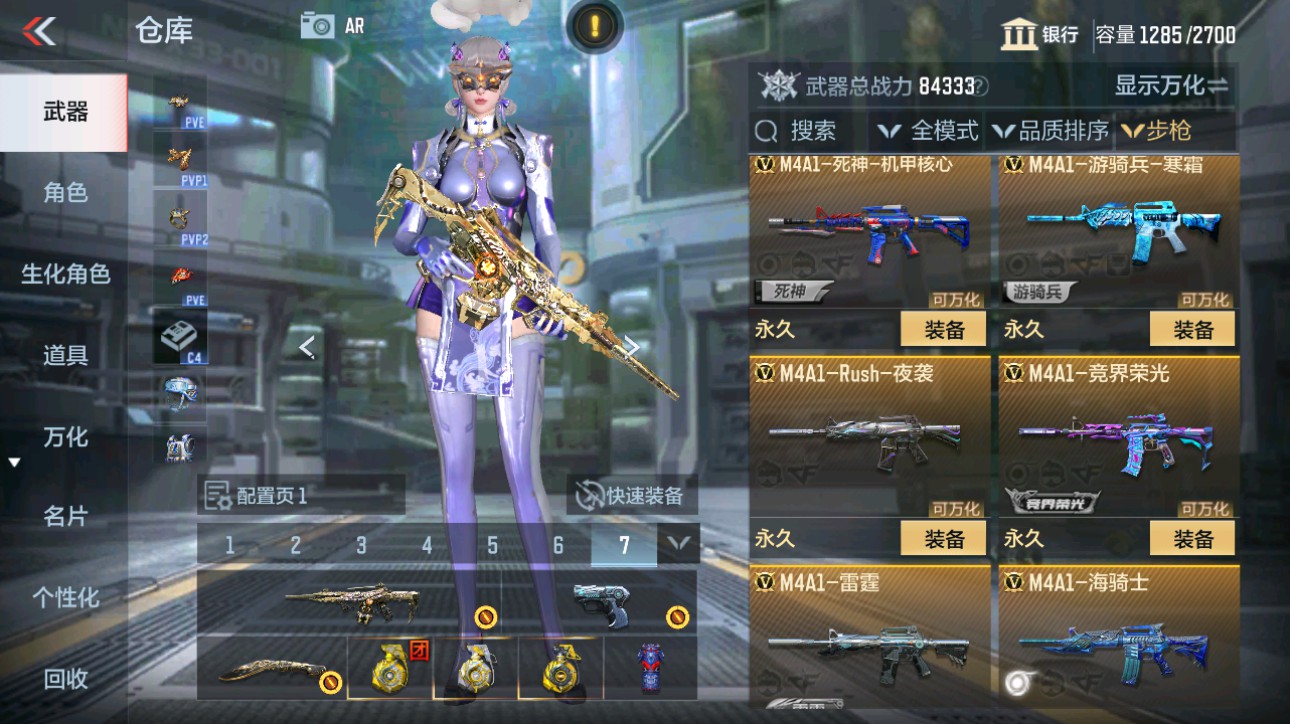
Task: Click 装备 button for M4A1-死神-机甲核心
Action: click(x=942, y=328)
